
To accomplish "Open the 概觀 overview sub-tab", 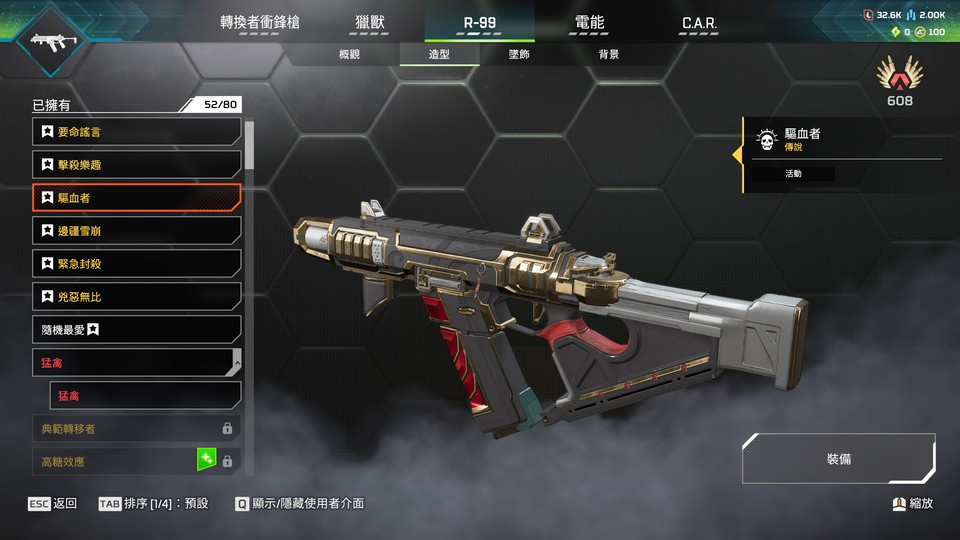I will (x=349, y=54).
